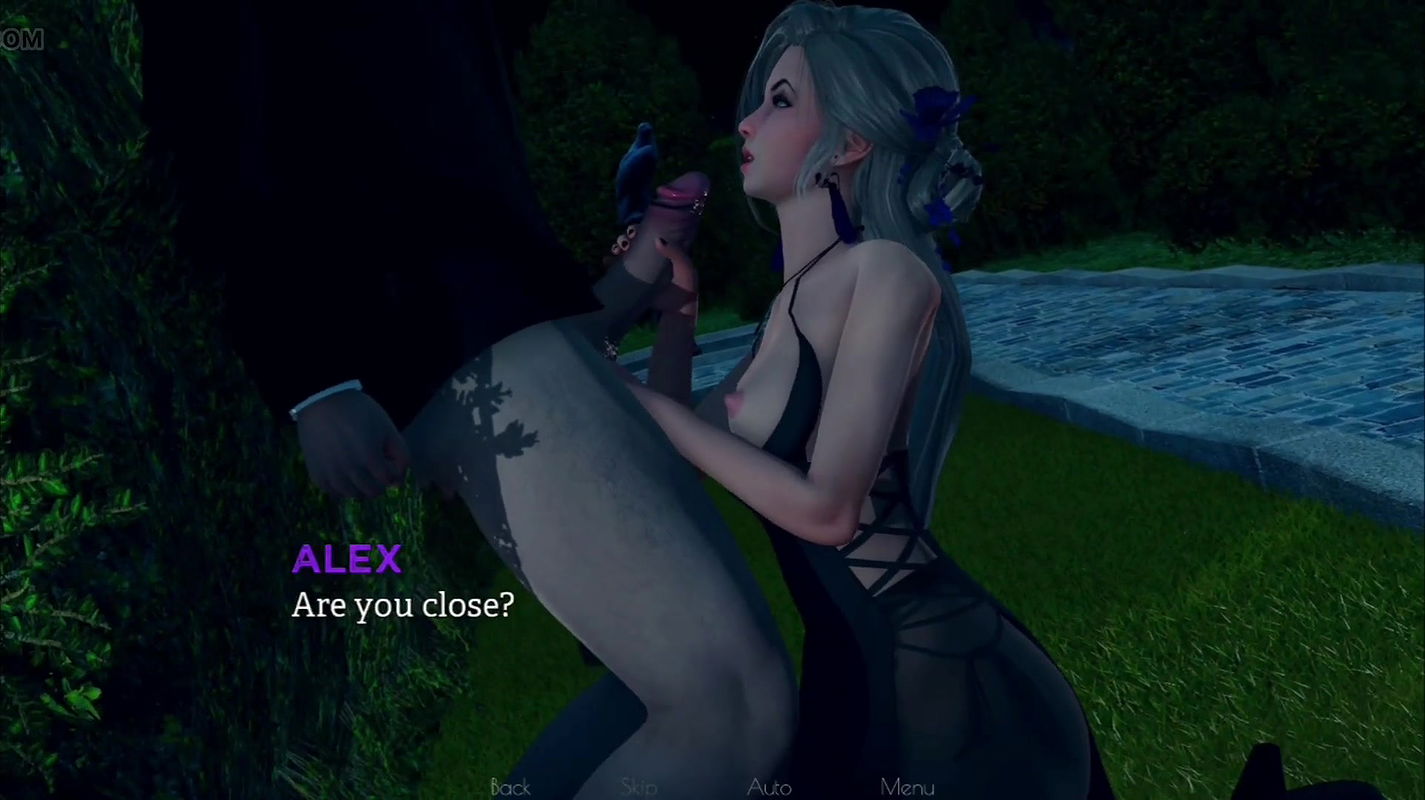Click the ALEX character name label
The width and height of the screenshot is (1425, 800).
coord(346,560)
